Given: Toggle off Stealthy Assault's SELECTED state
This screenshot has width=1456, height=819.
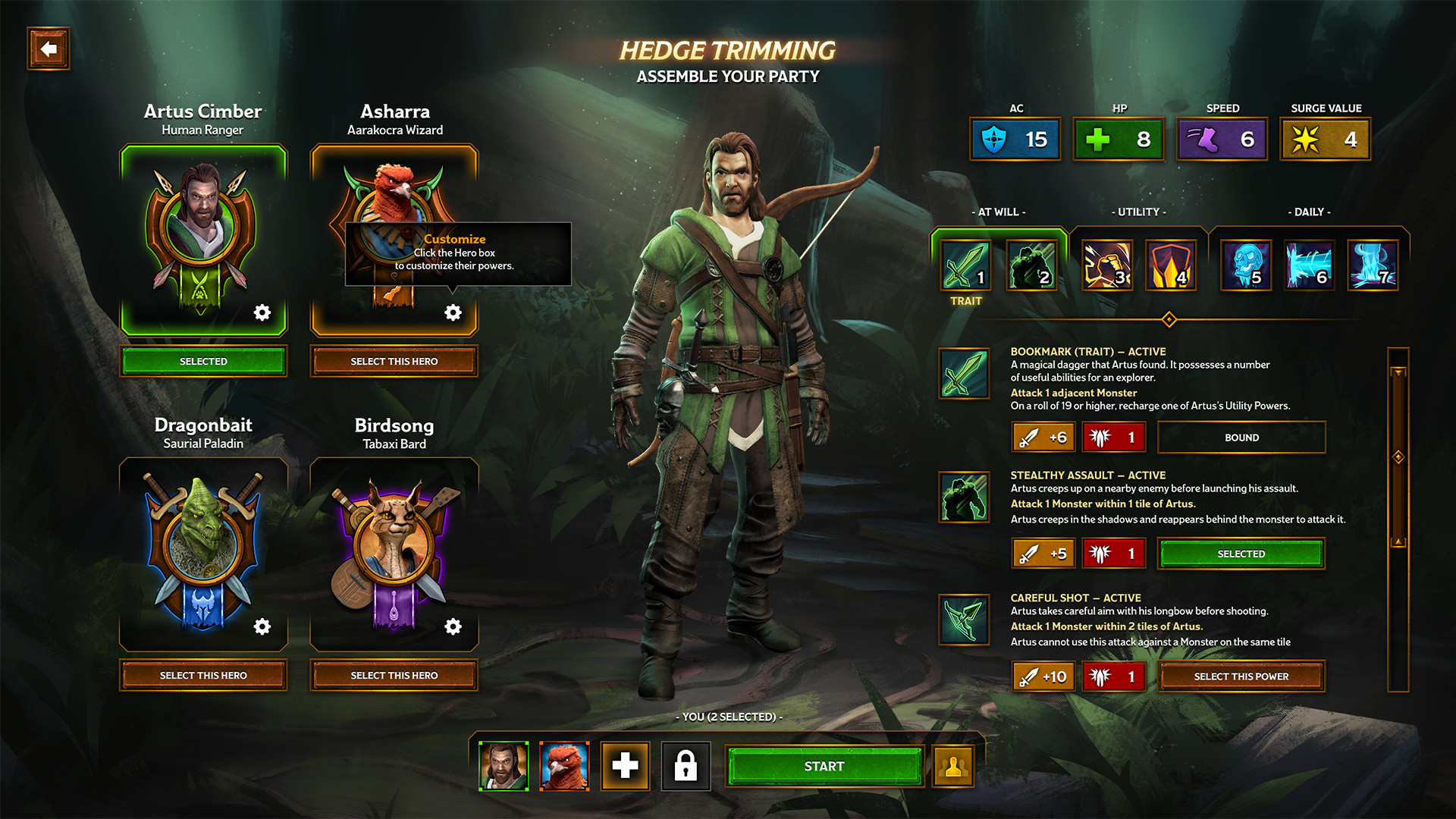Looking at the screenshot, I should click(1241, 554).
